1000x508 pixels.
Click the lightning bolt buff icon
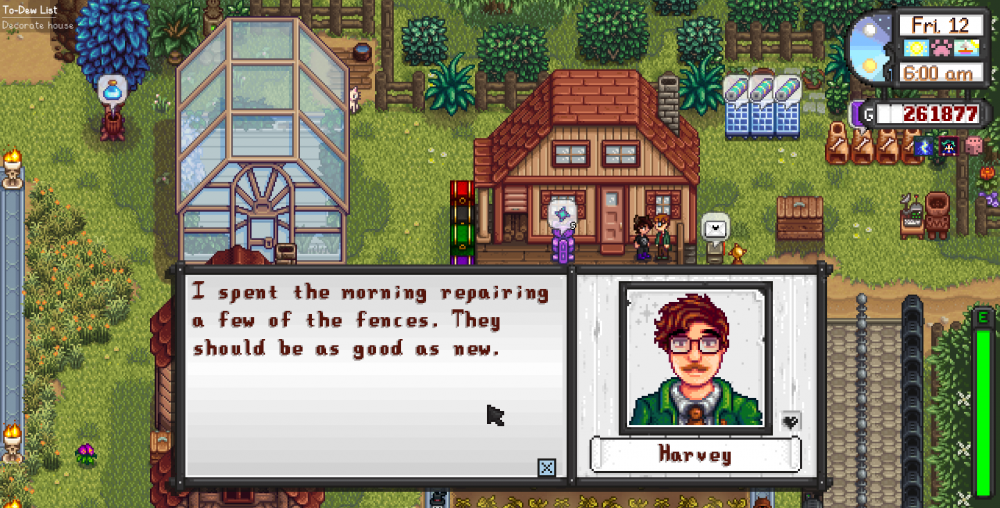(925, 147)
